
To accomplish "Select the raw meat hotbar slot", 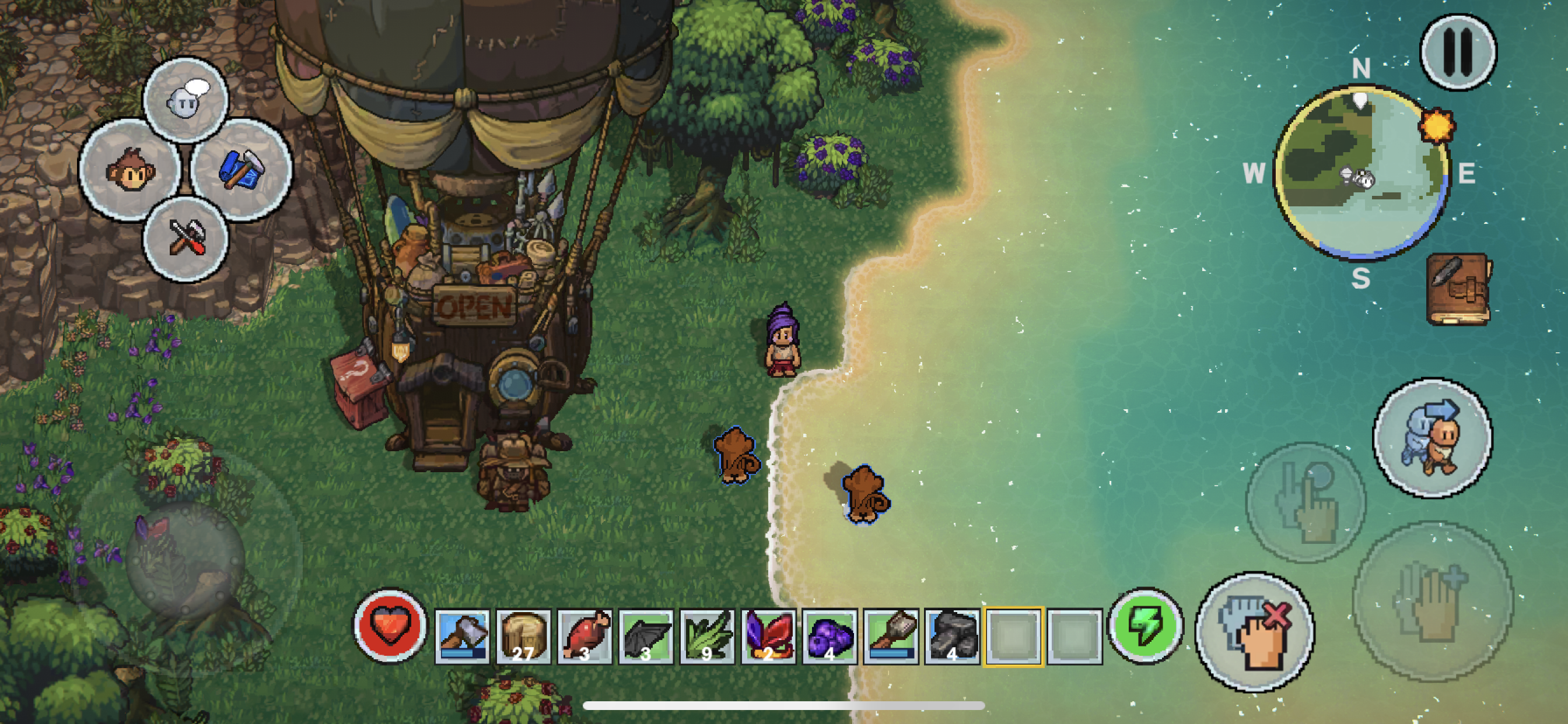I will (584, 636).
